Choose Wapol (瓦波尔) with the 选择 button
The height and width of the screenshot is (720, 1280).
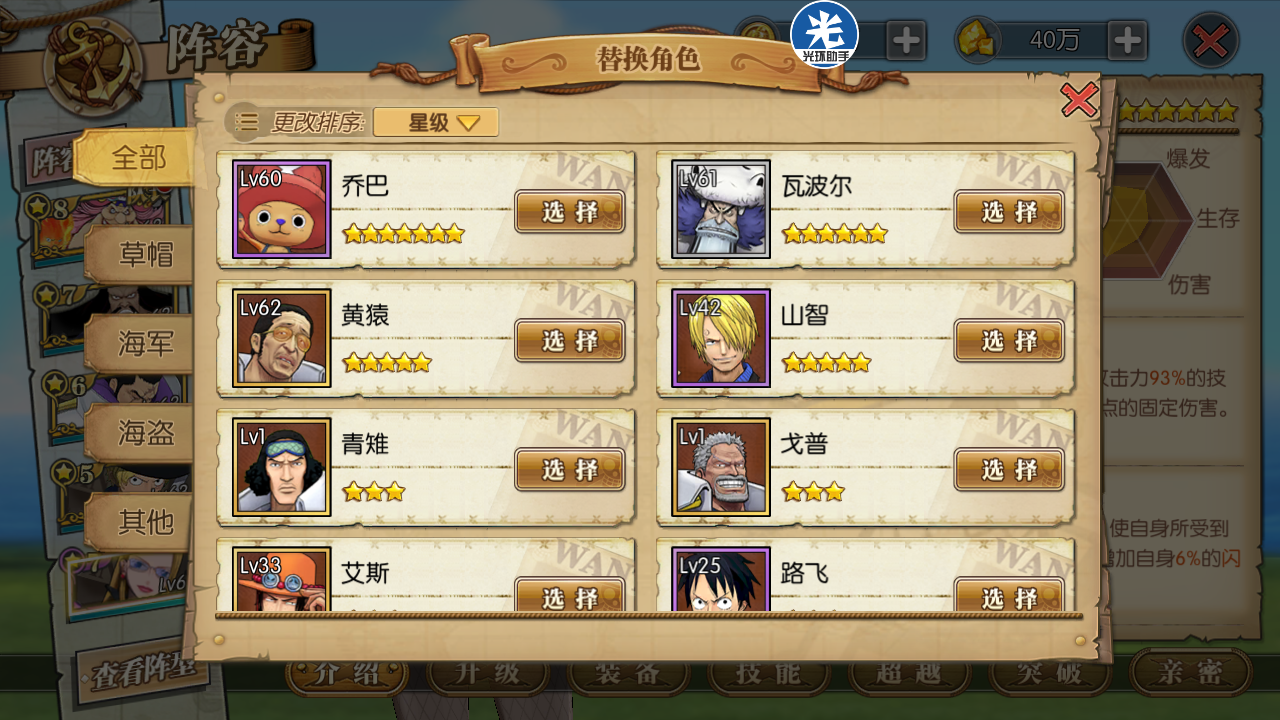[1009, 211]
